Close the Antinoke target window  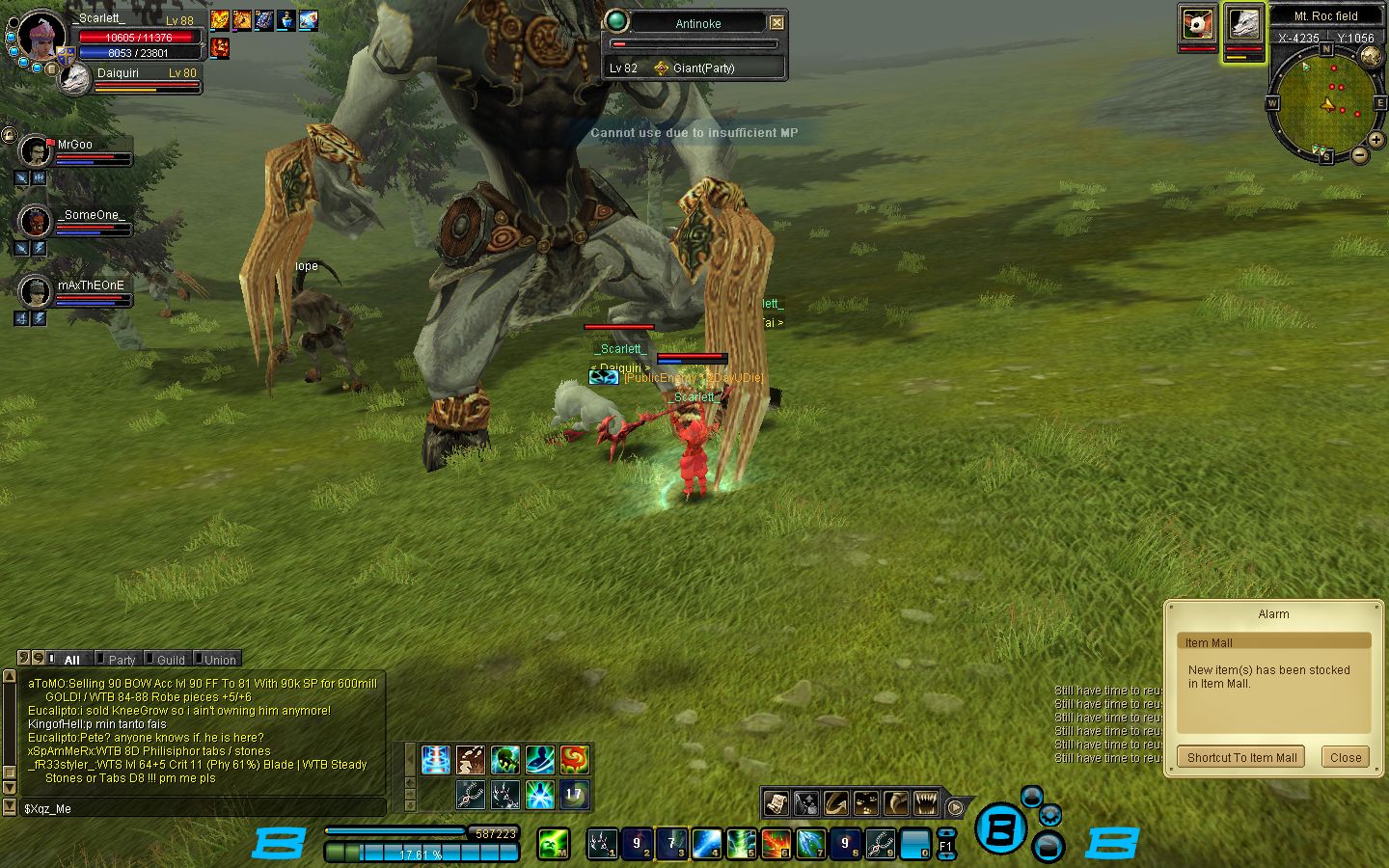776,22
